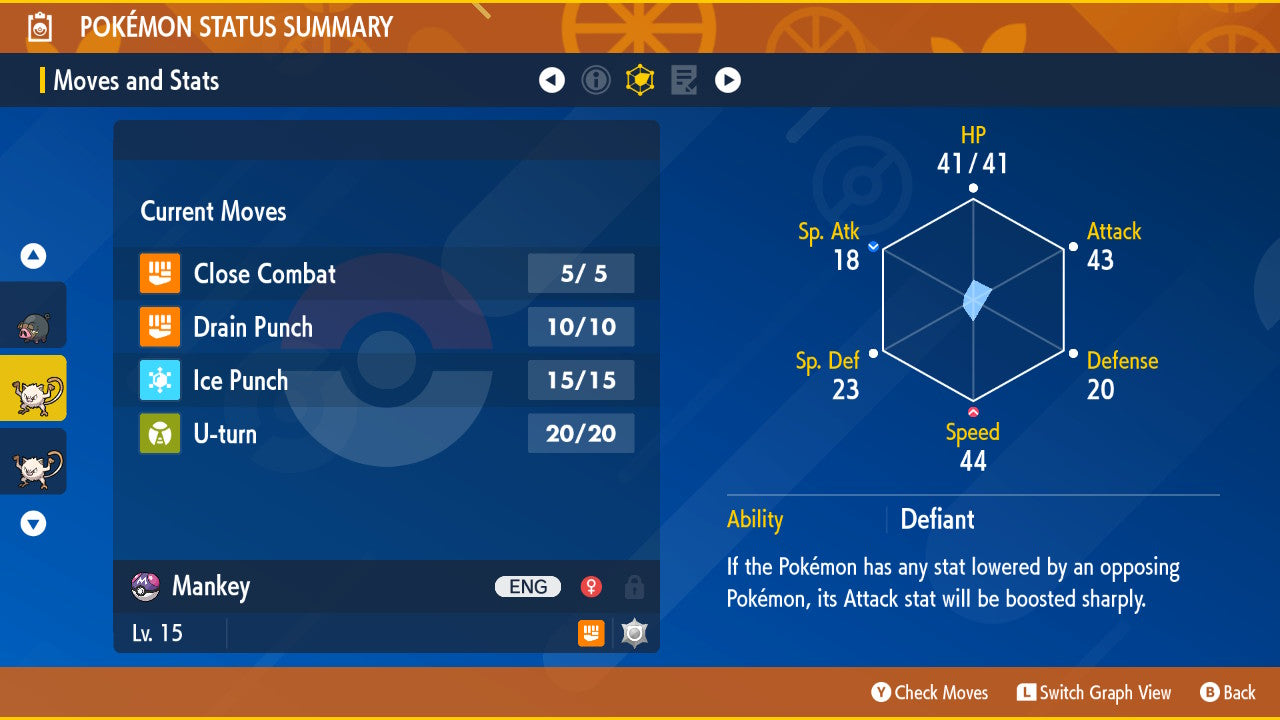Go to the previous summary page arrow

click(552, 80)
